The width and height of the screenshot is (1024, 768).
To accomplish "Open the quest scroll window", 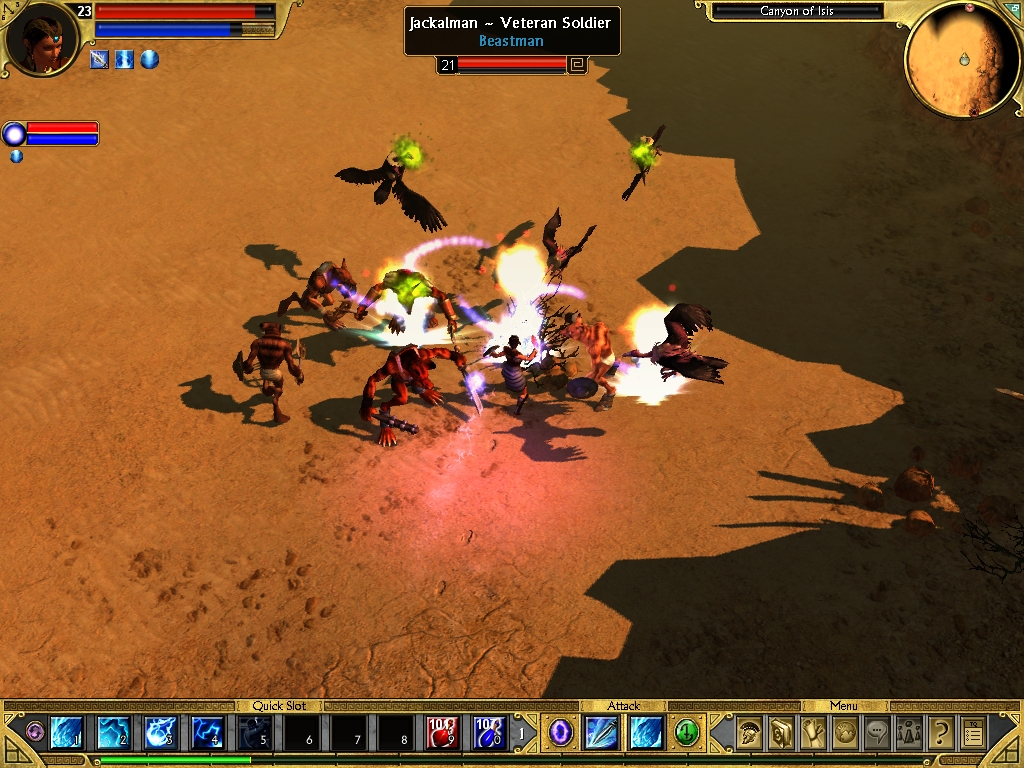I will pyautogui.click(x=813, y=734).
